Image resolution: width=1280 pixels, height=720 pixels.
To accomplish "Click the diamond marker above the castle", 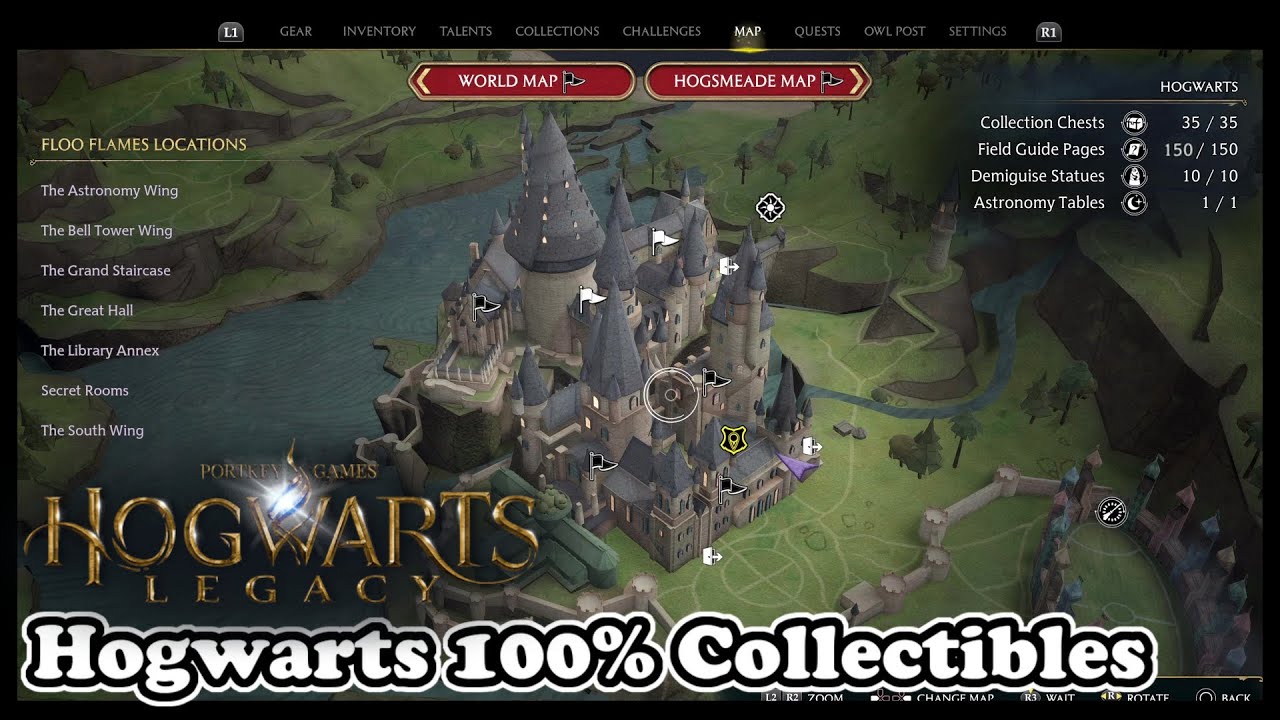I will click(769, 209).
